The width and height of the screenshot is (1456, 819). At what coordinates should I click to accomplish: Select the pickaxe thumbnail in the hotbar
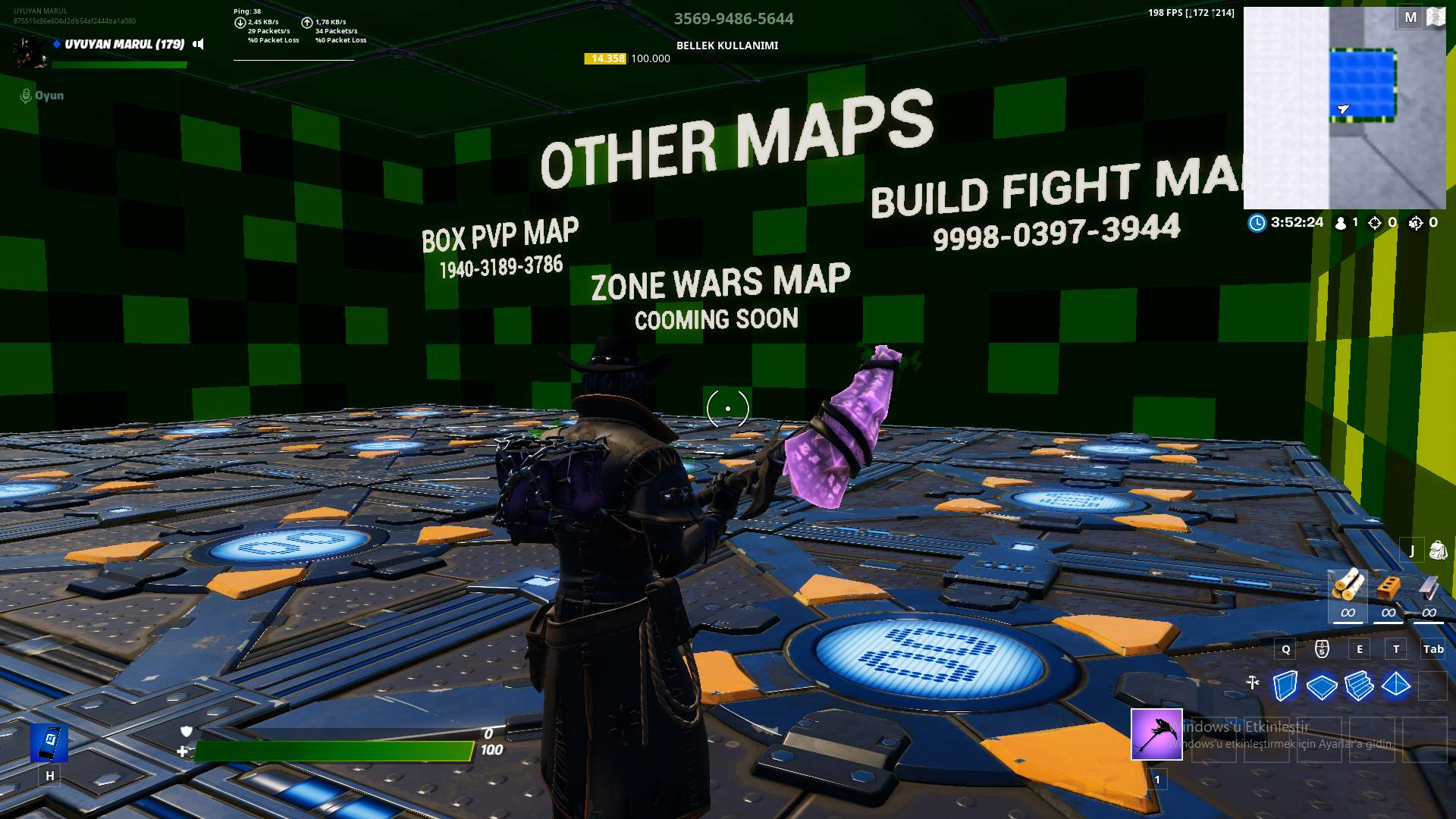tap(1155, 736)
